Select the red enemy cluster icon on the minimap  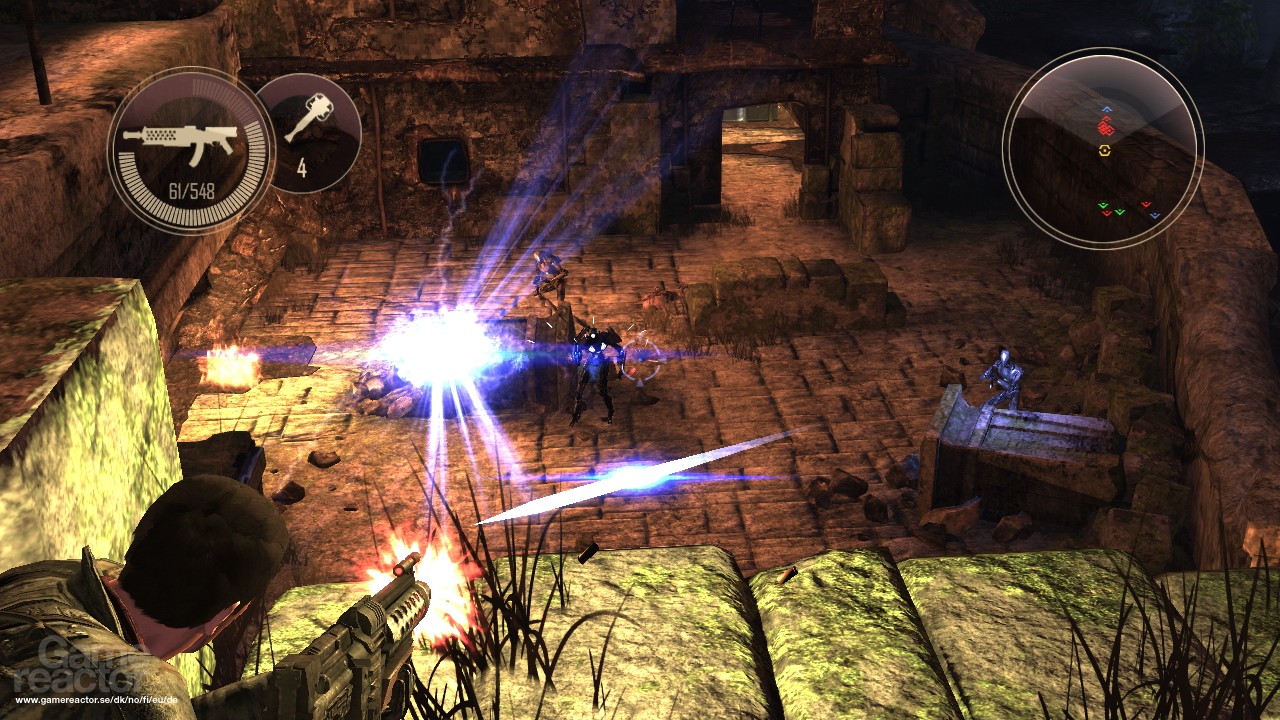click(1105, 127)
